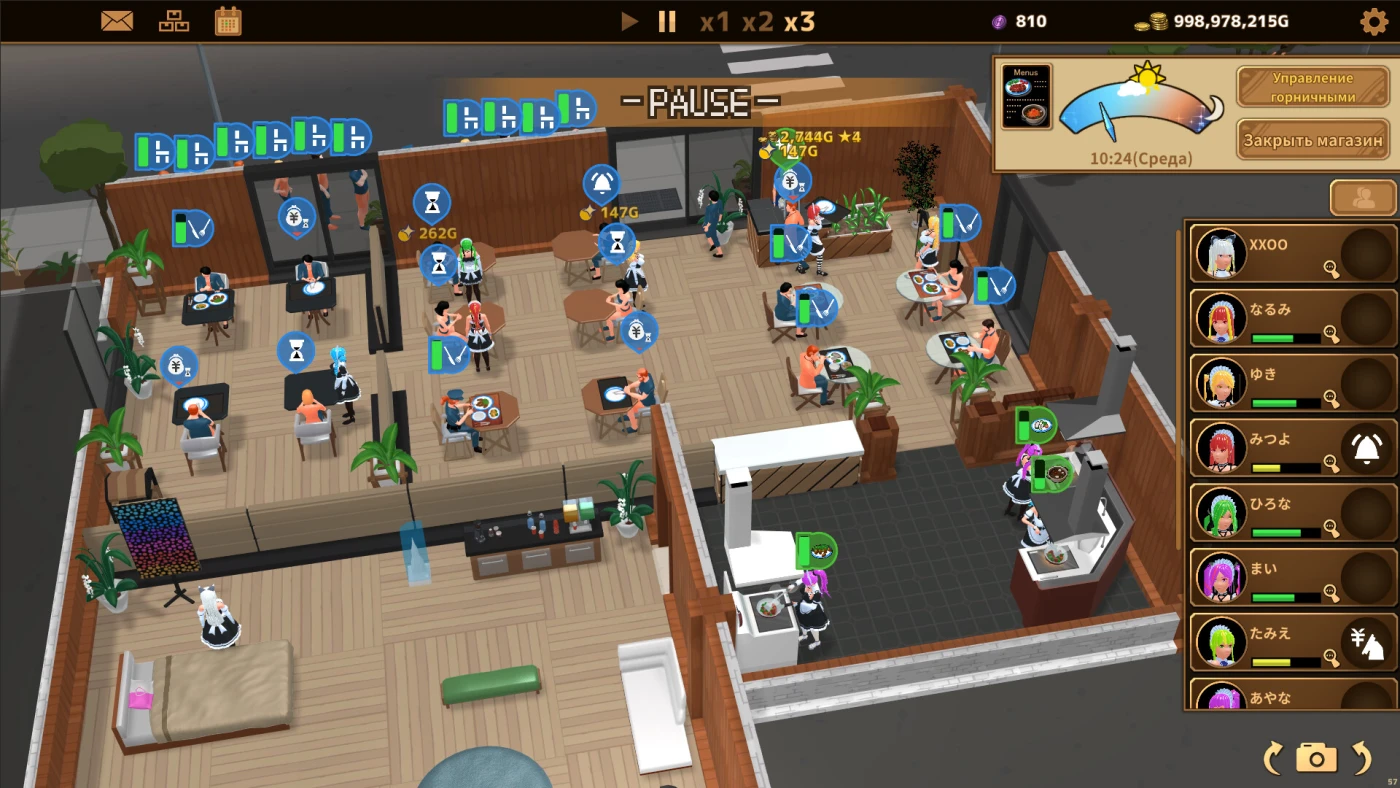
Task: Open settings with the gear icon
Action: click(x=1374, y=21)
